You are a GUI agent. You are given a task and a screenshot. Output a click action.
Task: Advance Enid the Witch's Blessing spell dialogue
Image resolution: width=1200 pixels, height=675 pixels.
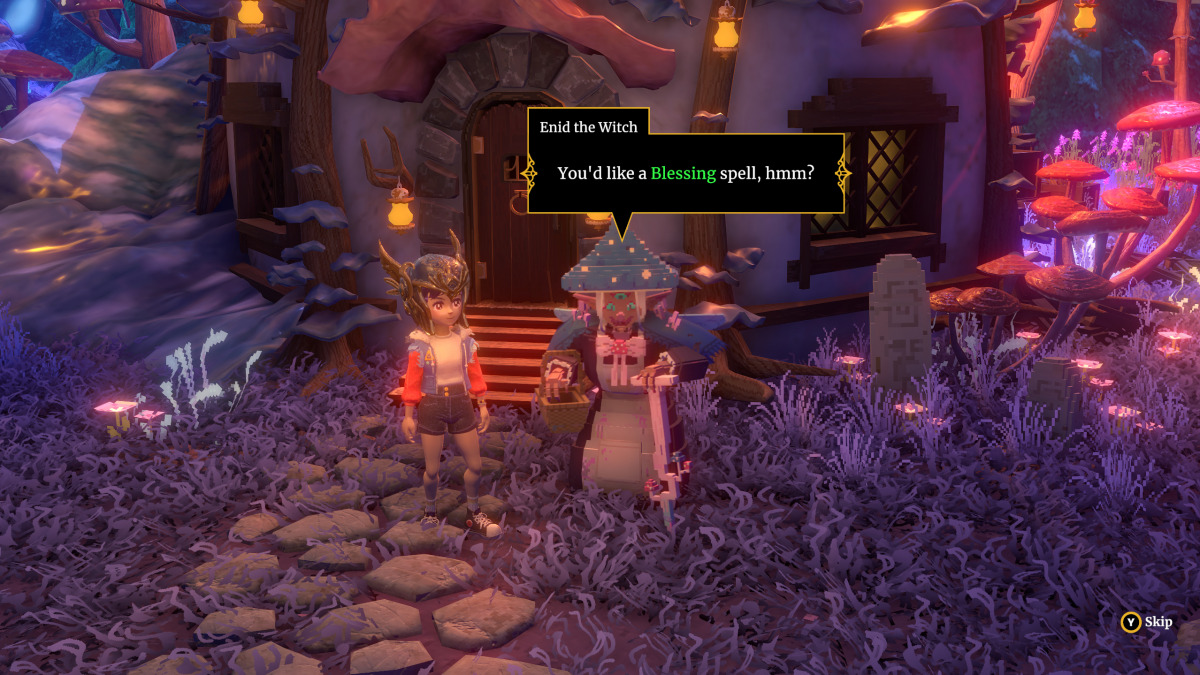pyautogui.click(x=685, y=173)
